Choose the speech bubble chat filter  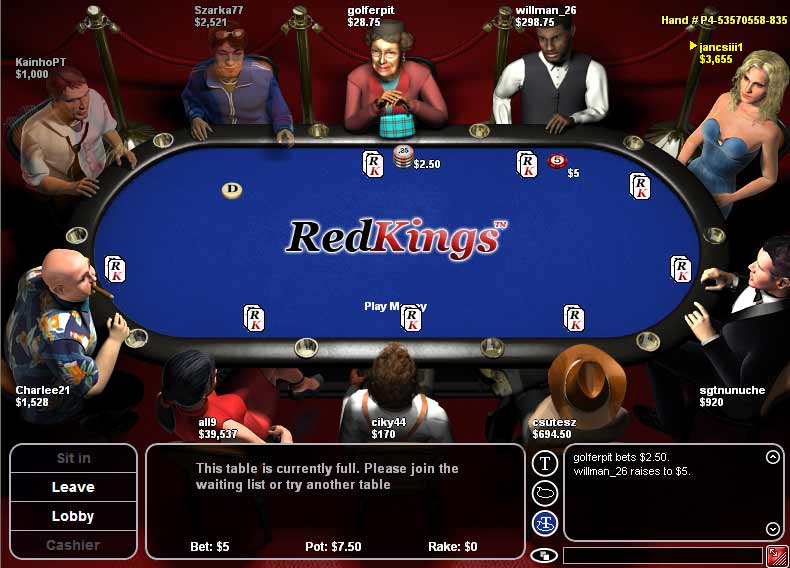click(544, 492)
